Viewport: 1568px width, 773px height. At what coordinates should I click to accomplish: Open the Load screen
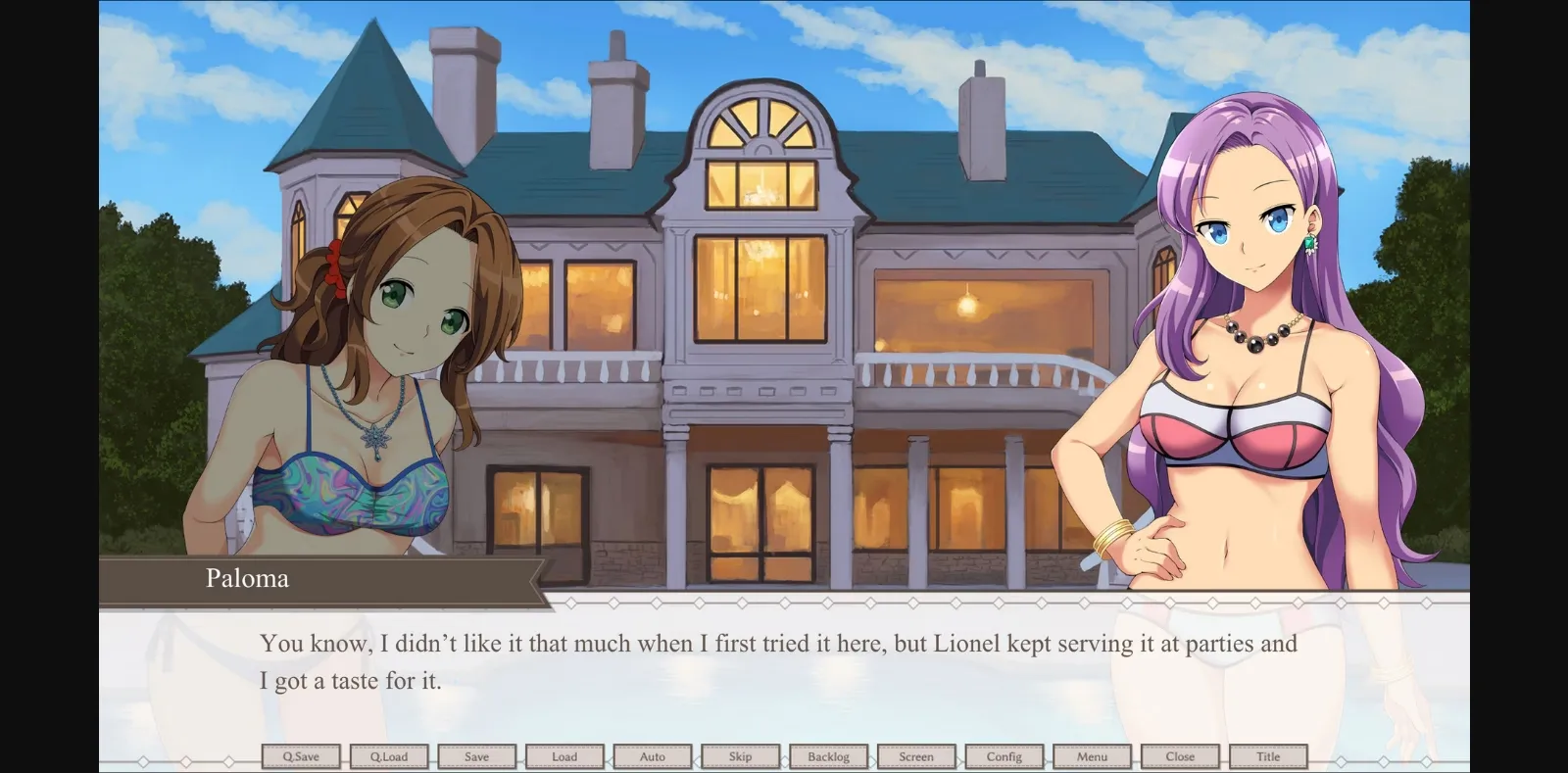click(564, 755)
